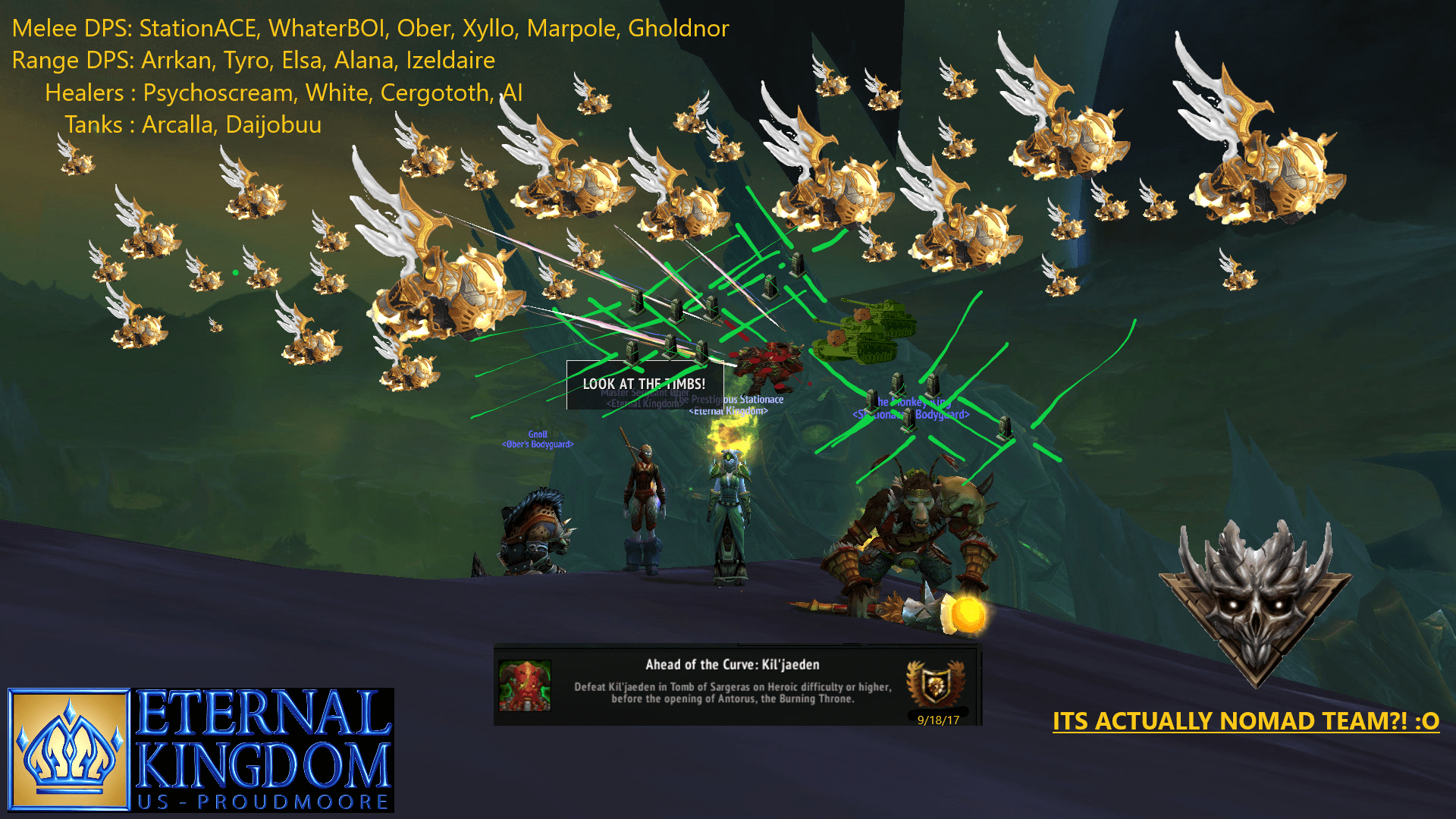Image resolution: width=1456 pixels, height=819 pixels.
Task: Collapse the Tanks roster entry
Action: click(194, 125)
